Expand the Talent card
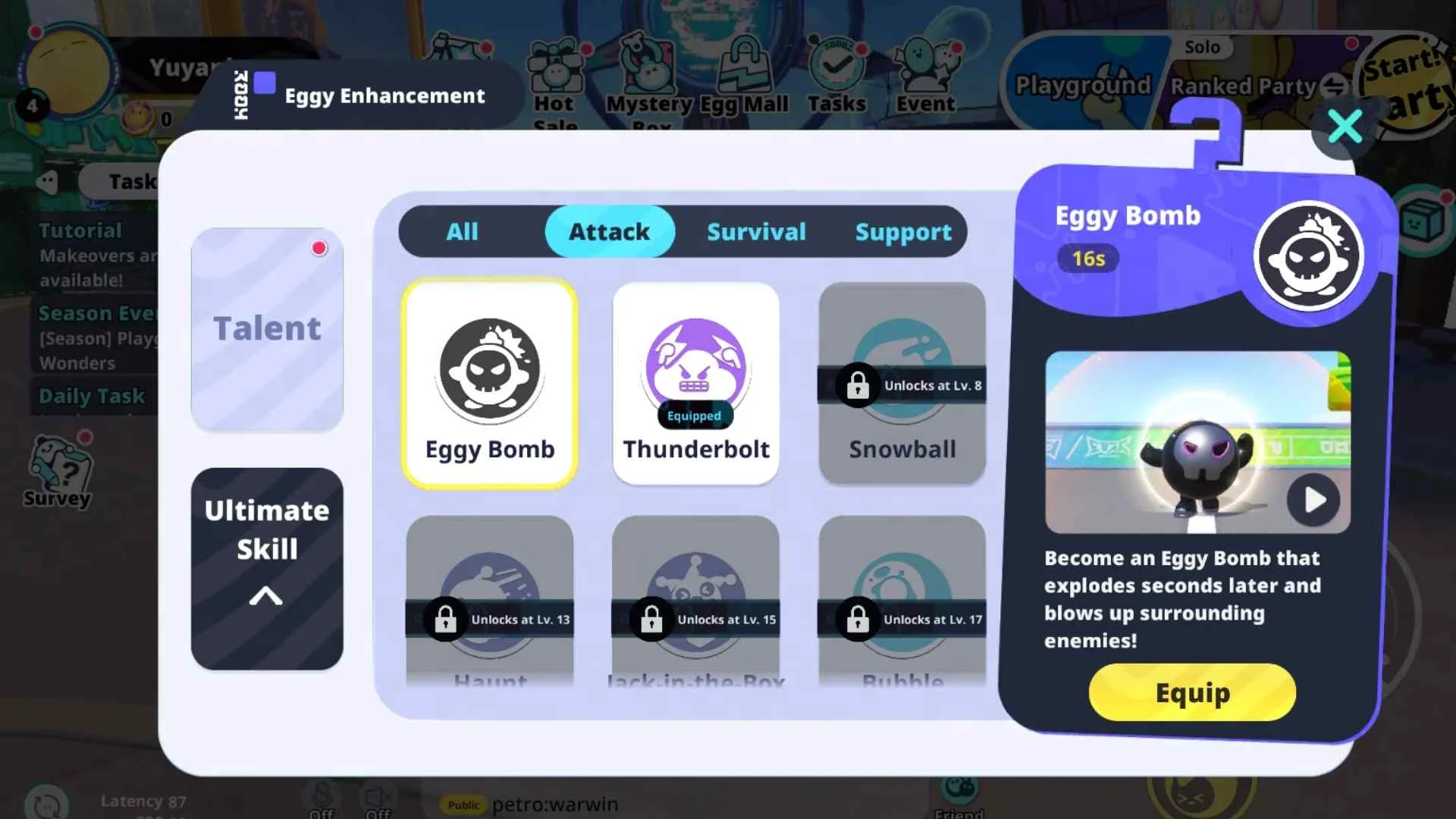 point(266,328)
